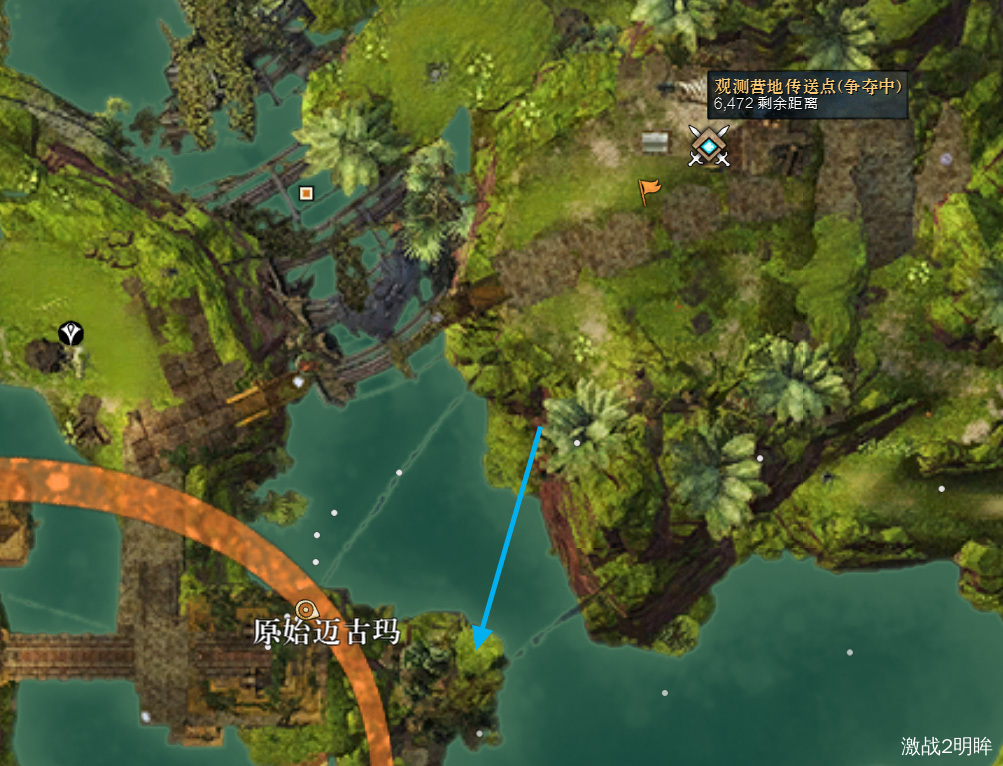Select the 原始迈古玛 point of interest ring
The width and height of the screenshot is (1003, 766).
click(307, 609)
